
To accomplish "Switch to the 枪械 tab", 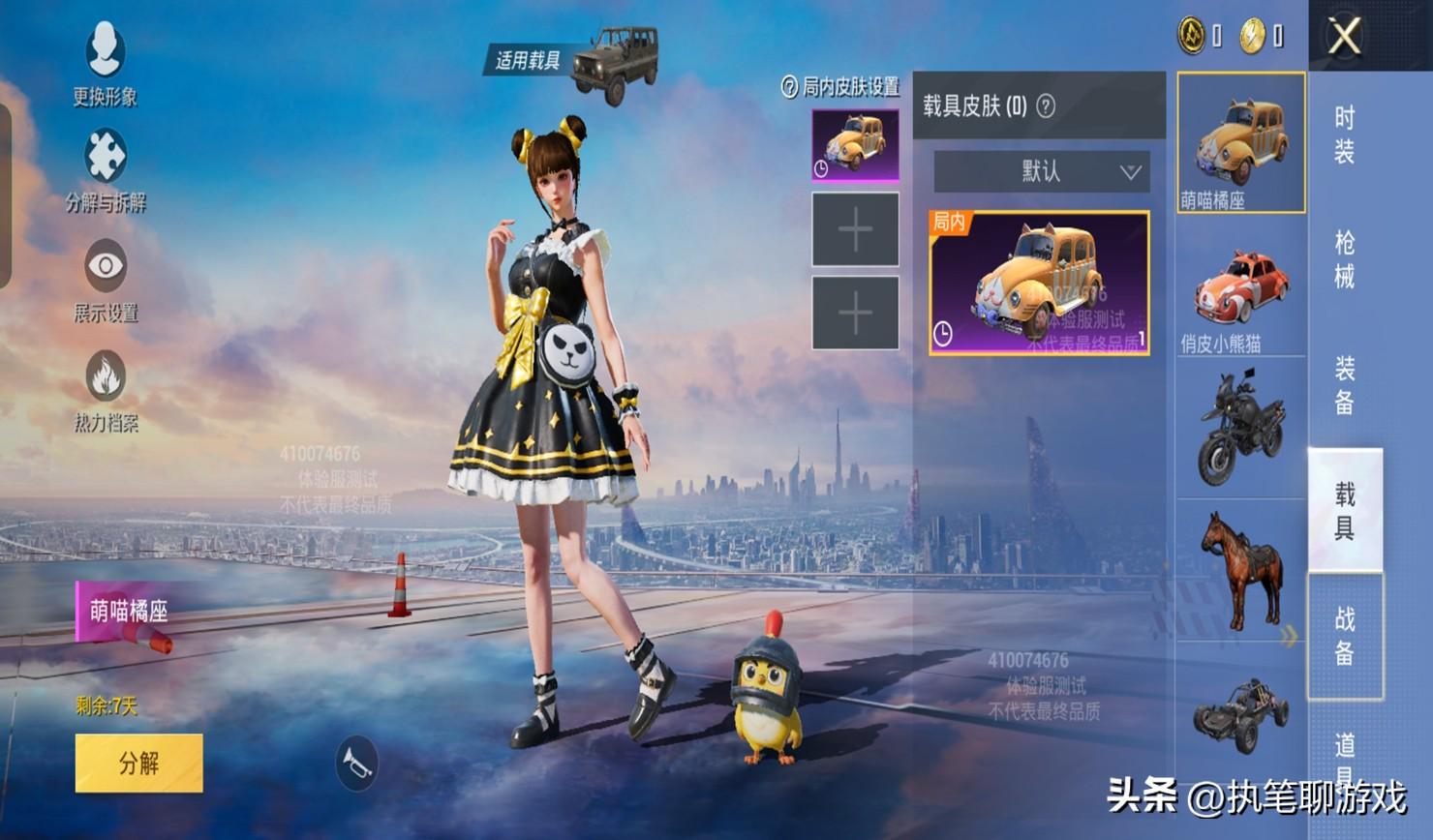I will pyautogui.click(x=1345, y=259).
